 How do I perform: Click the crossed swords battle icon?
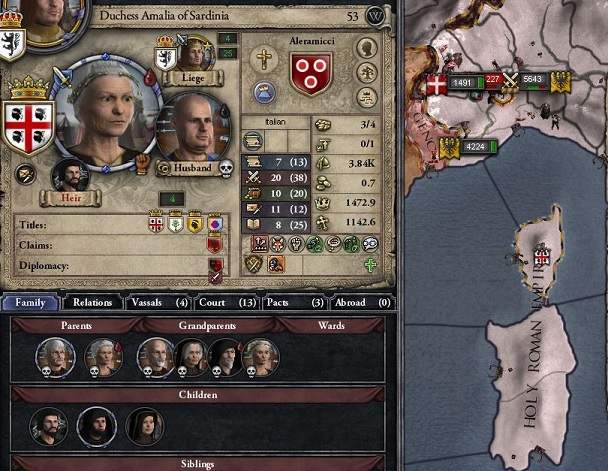coord(508,79)
